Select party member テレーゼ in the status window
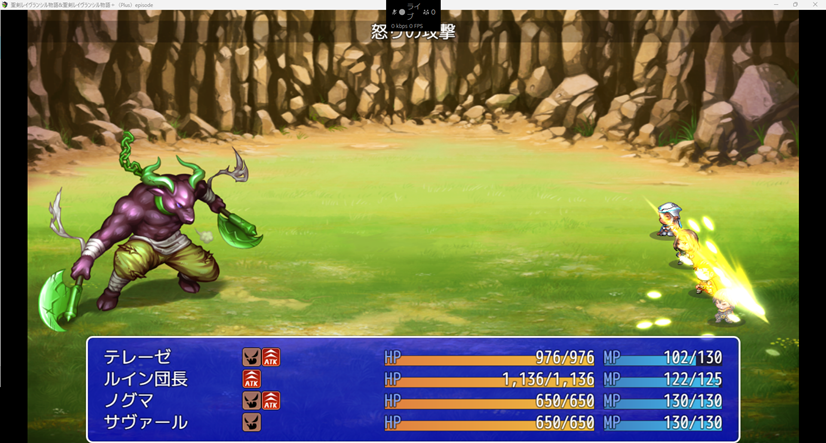The image size is (826, 443). pyautogui.click(x=138, y=357)
